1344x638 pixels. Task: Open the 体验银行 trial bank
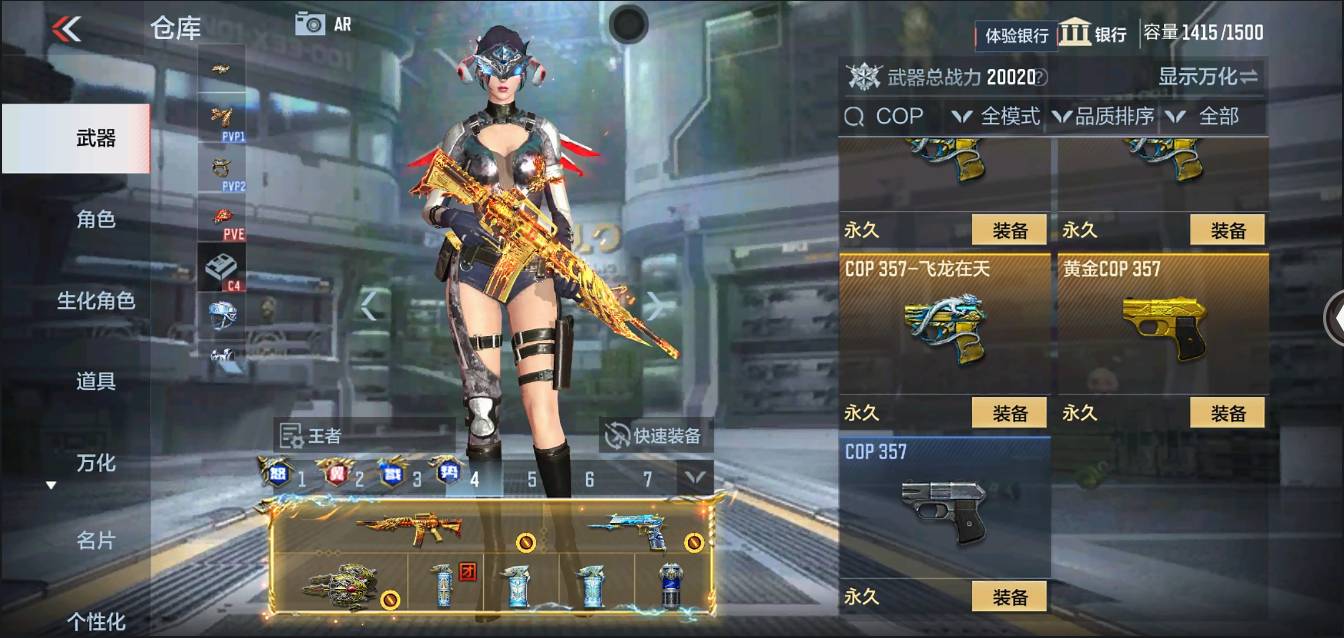coord(1016,35)
